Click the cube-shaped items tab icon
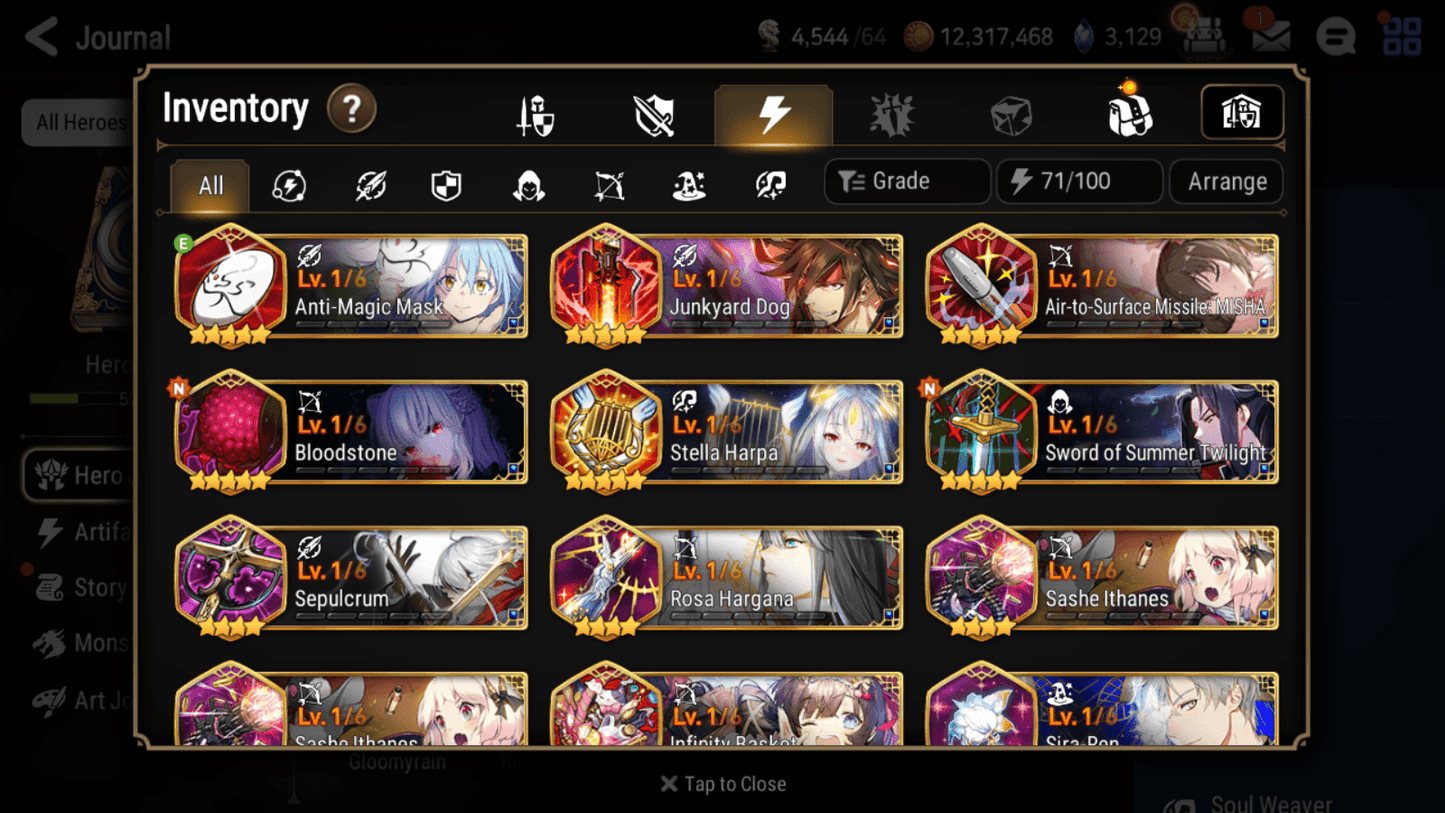Image resolution: width=1445 pixels, height=813 pixels. coord(1011,113)
